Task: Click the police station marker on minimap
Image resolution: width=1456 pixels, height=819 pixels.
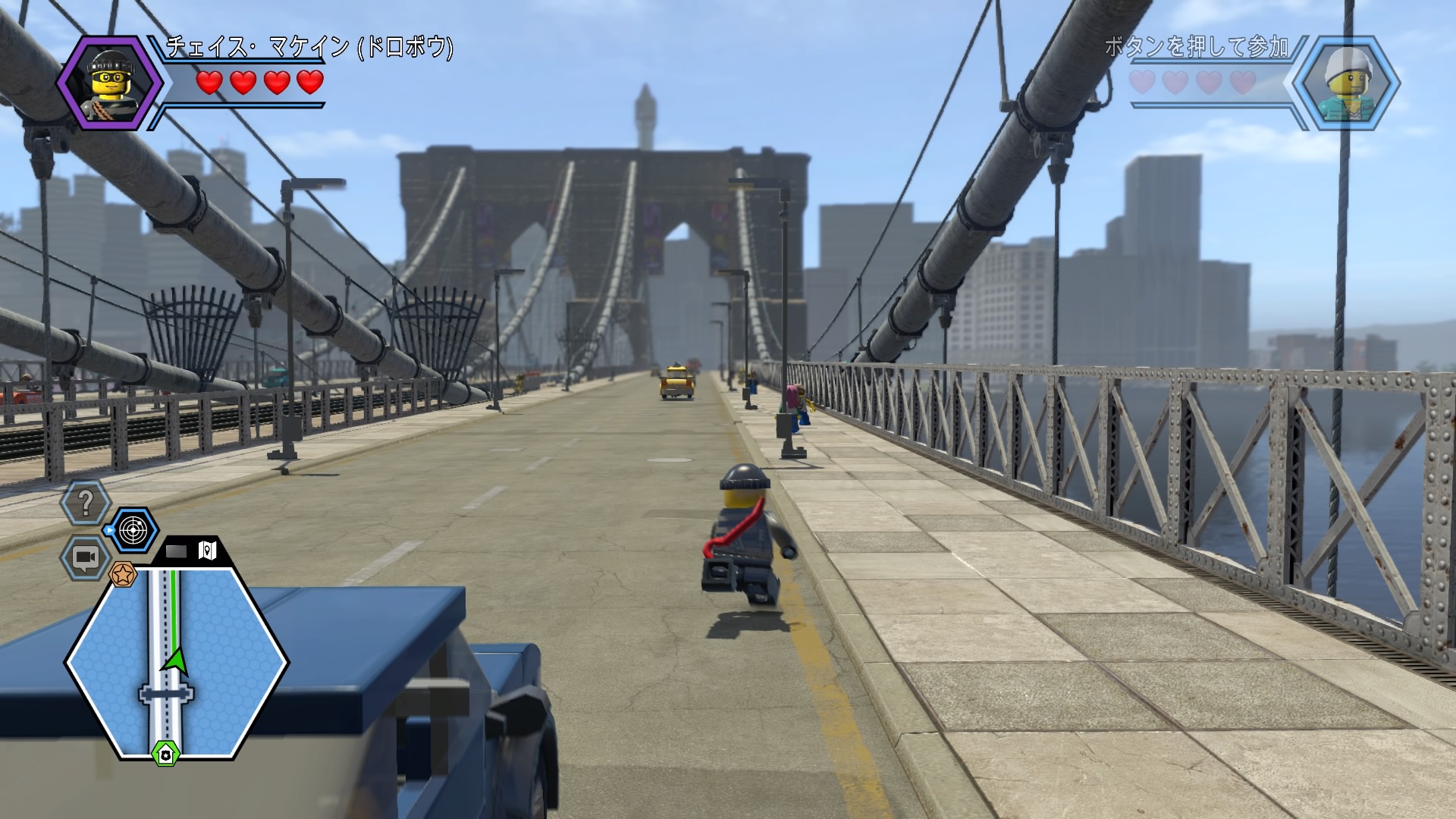Action: (165, 753)
